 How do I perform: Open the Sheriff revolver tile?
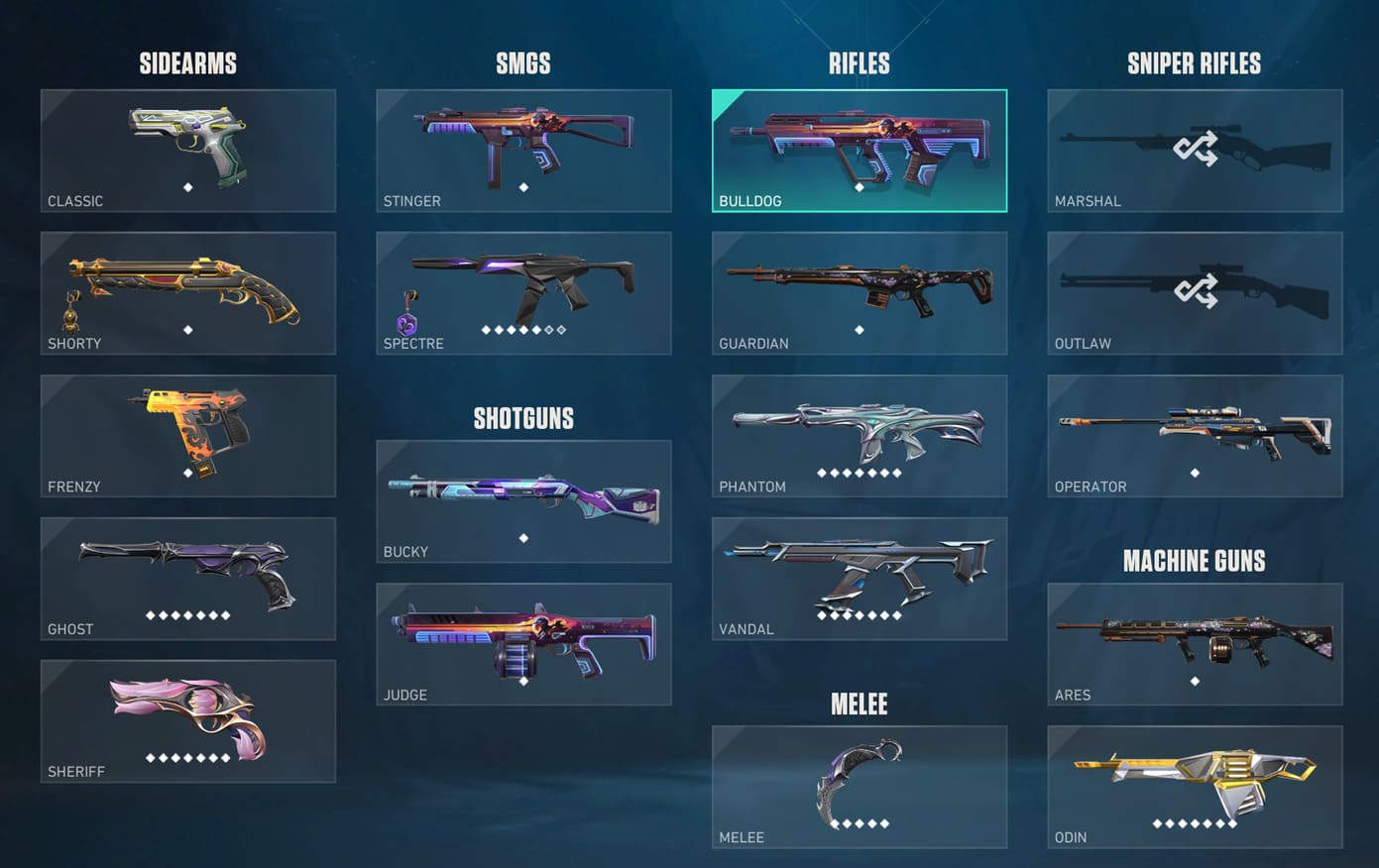[187, 721]
